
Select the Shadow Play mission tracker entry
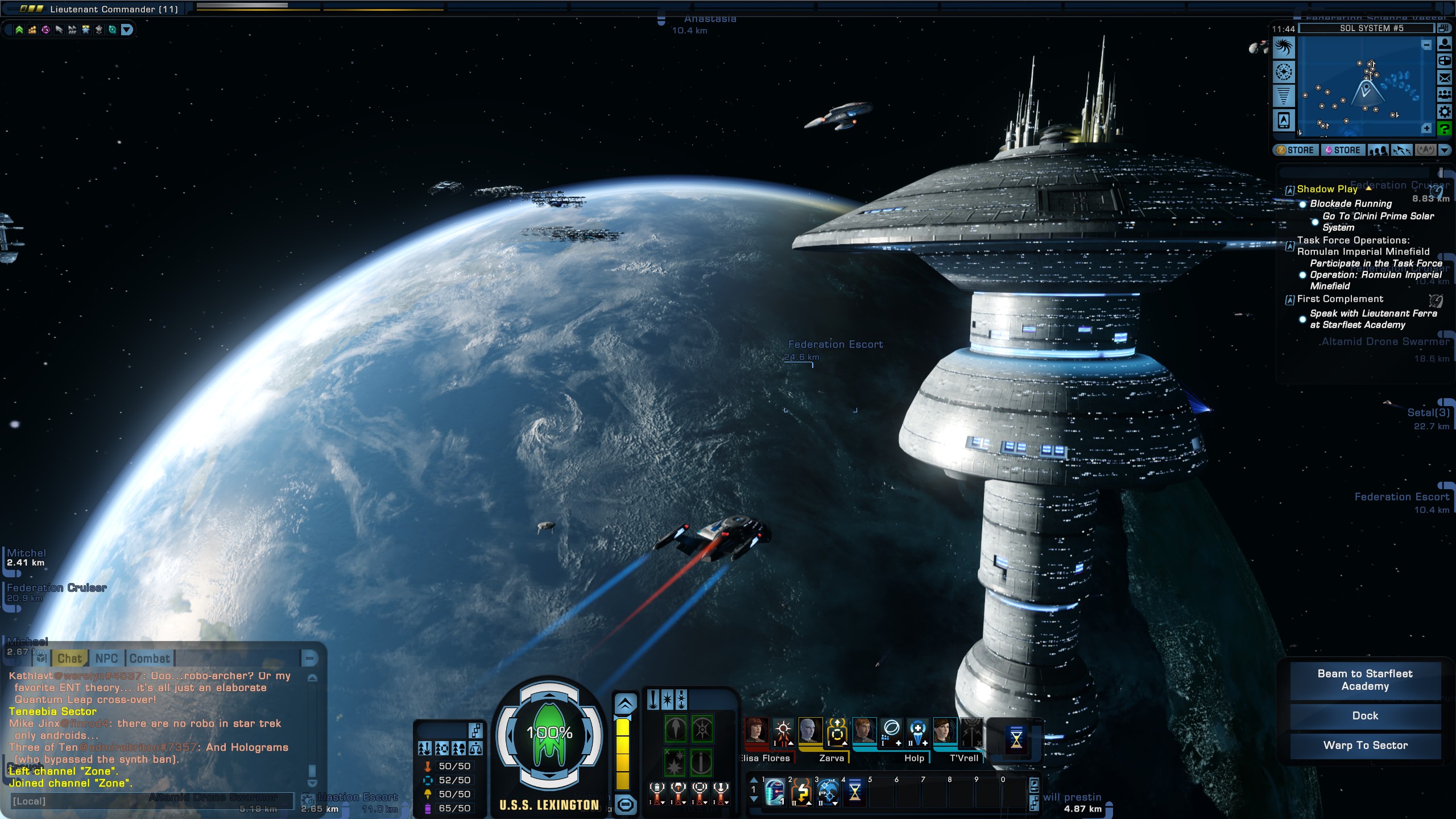coord(1327,189)
